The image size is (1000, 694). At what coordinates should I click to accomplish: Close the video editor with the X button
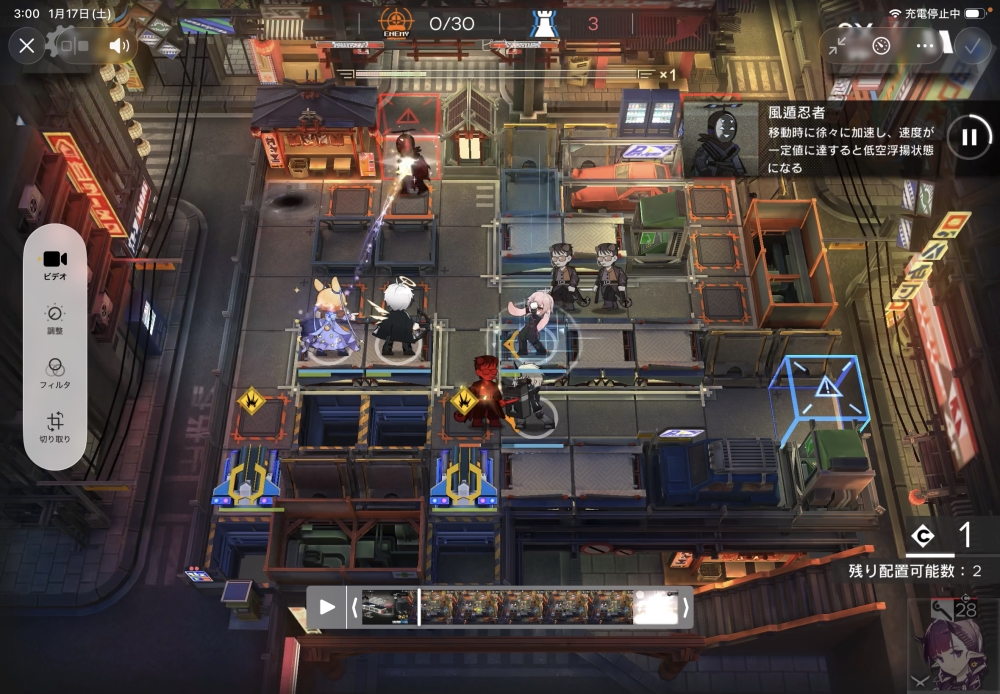pyautogui.click(x=27, y=45)
